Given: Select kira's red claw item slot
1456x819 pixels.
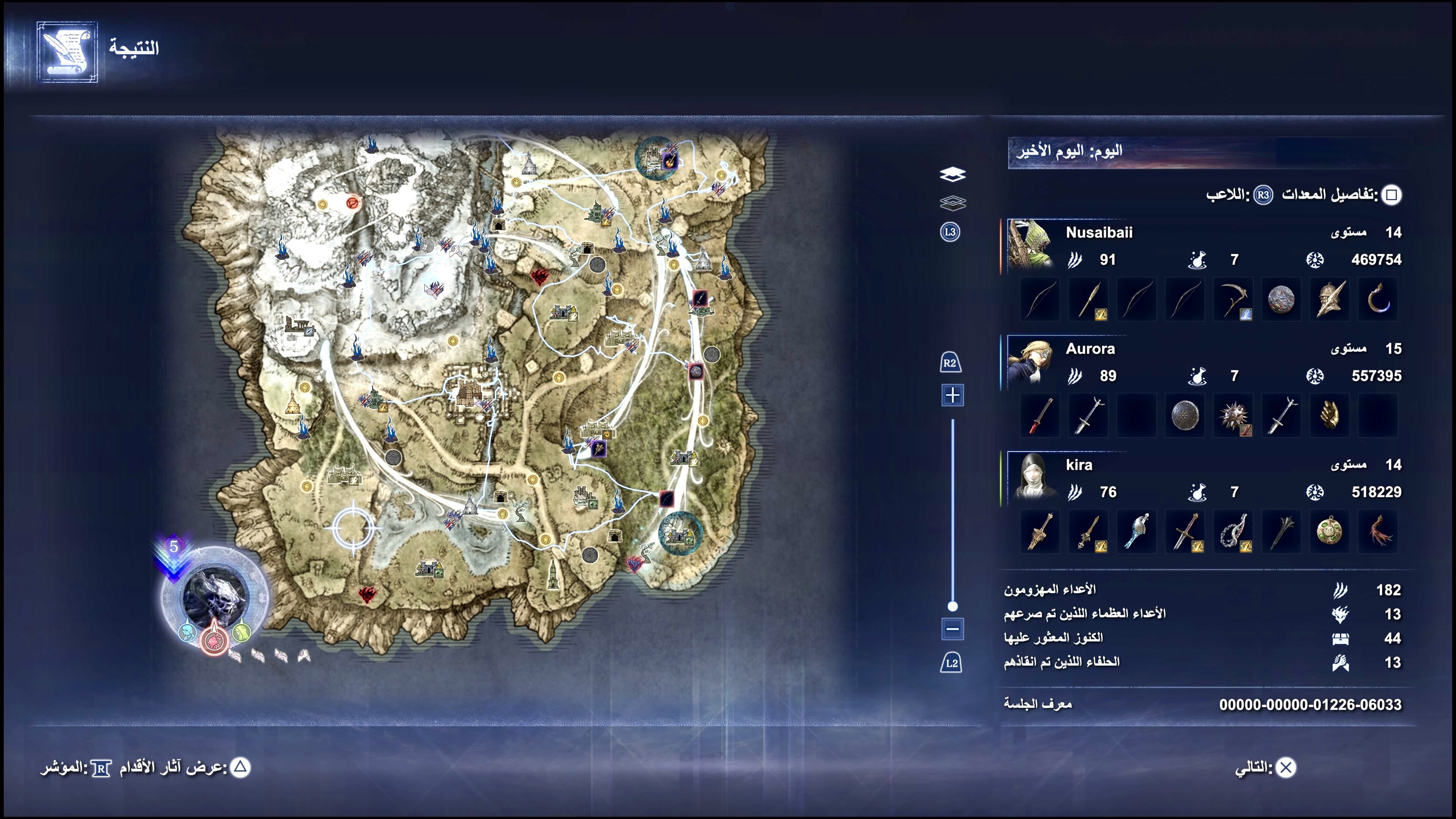Looking at the screenshot, I should point(1378,532).
